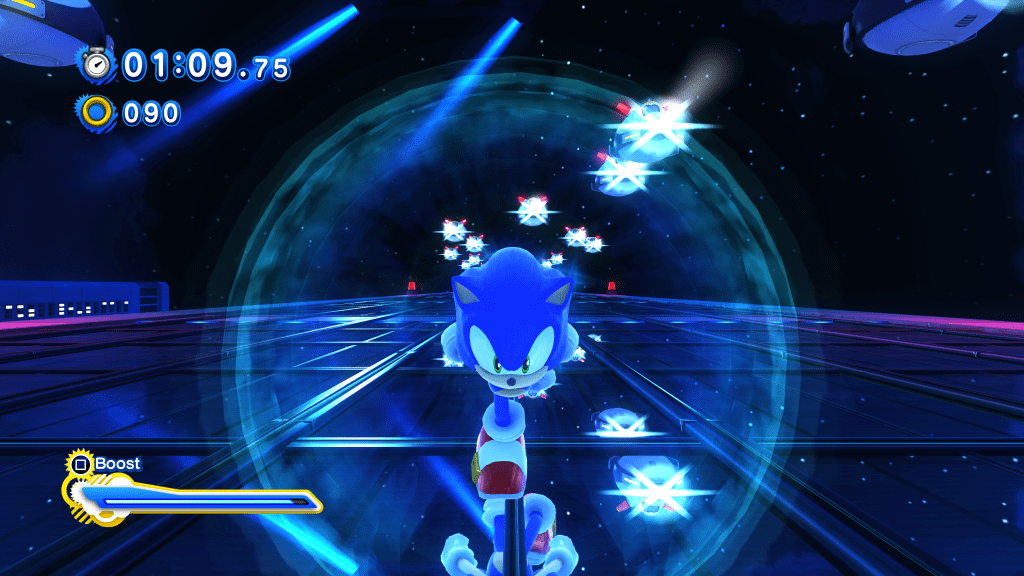1024x576 pixels.
Task: Click the stopwatch icon beside the timer
Action: click(97, 65)
